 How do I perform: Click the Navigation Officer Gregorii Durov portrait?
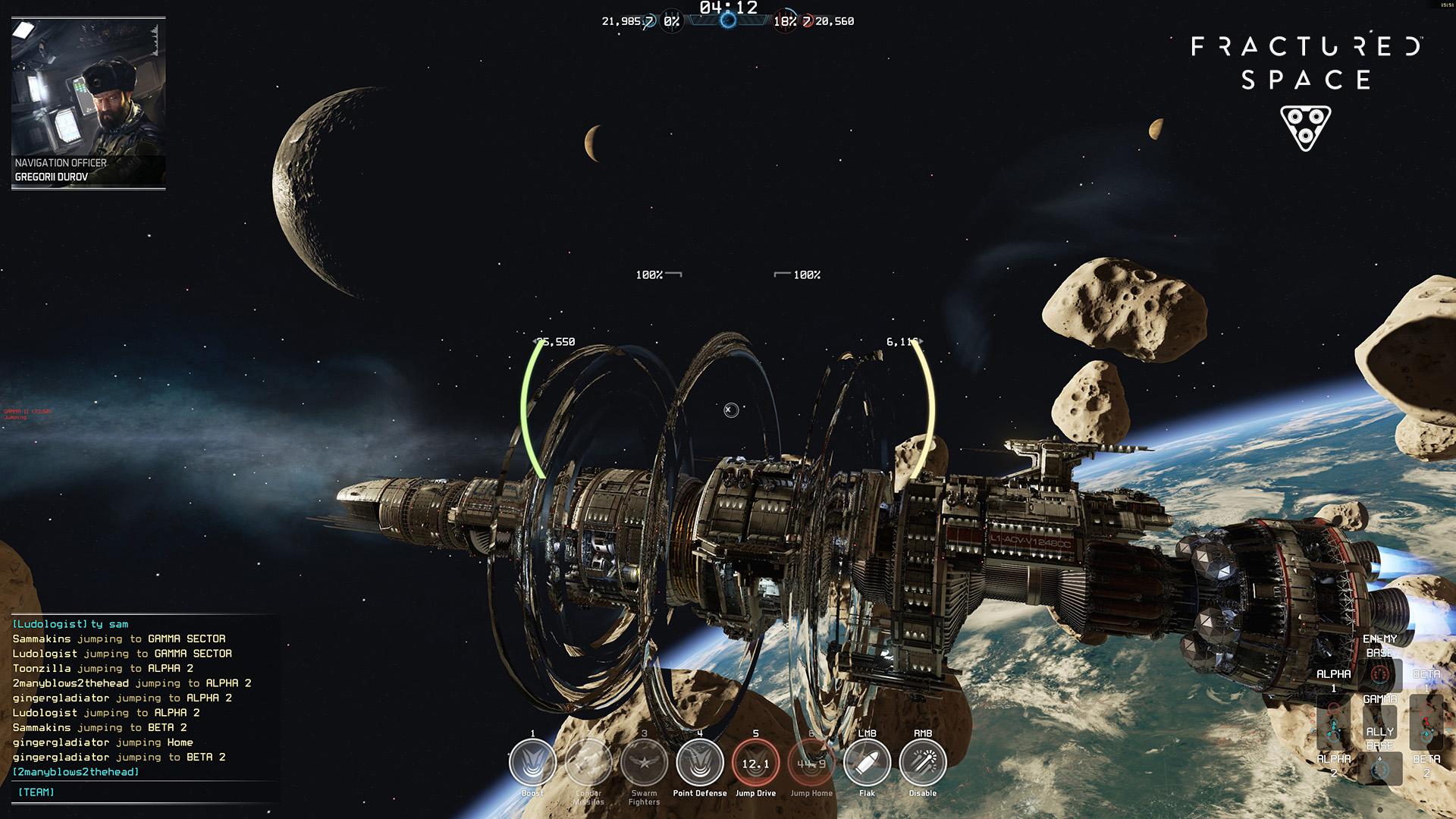coord(88,102)
